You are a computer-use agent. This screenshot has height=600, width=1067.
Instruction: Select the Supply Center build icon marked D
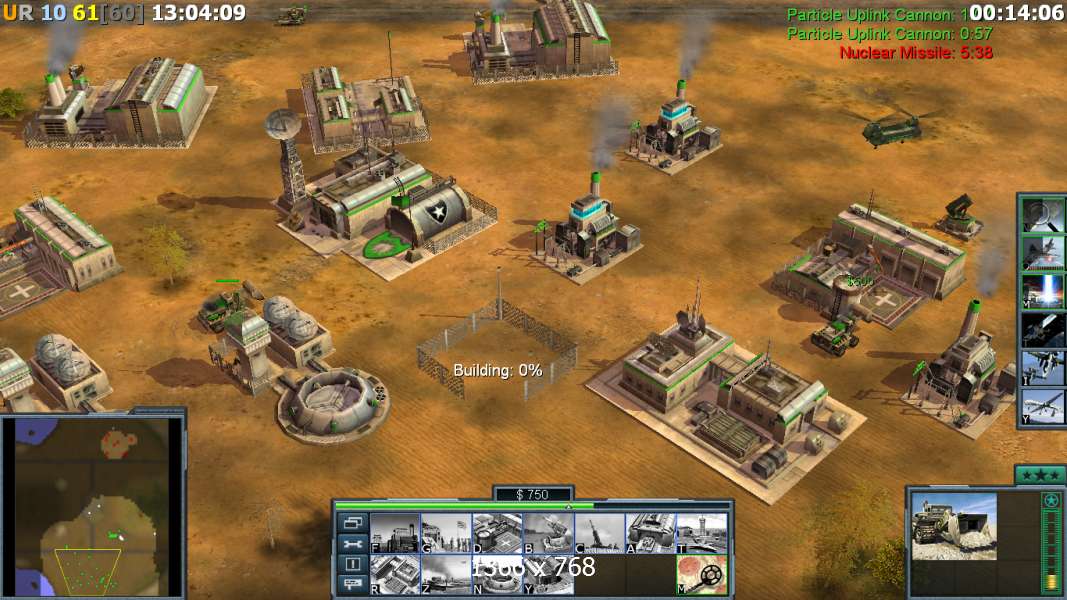(x=496, y=533)
